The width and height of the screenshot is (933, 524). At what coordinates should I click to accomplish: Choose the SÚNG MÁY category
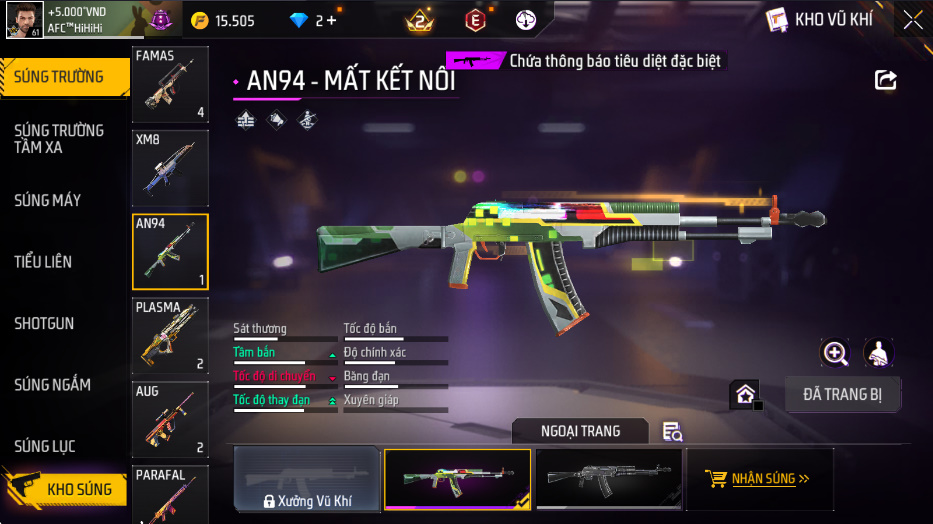[48, 200]
